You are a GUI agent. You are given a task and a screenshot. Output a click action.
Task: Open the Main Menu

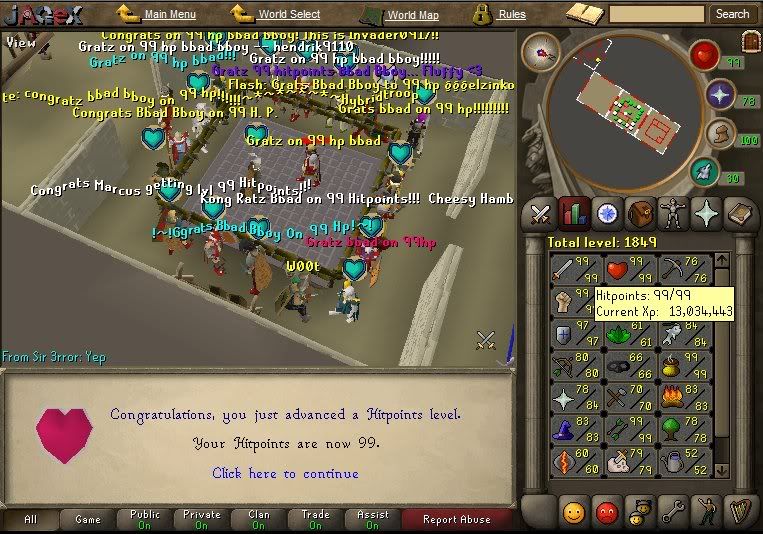click(168, 15)
